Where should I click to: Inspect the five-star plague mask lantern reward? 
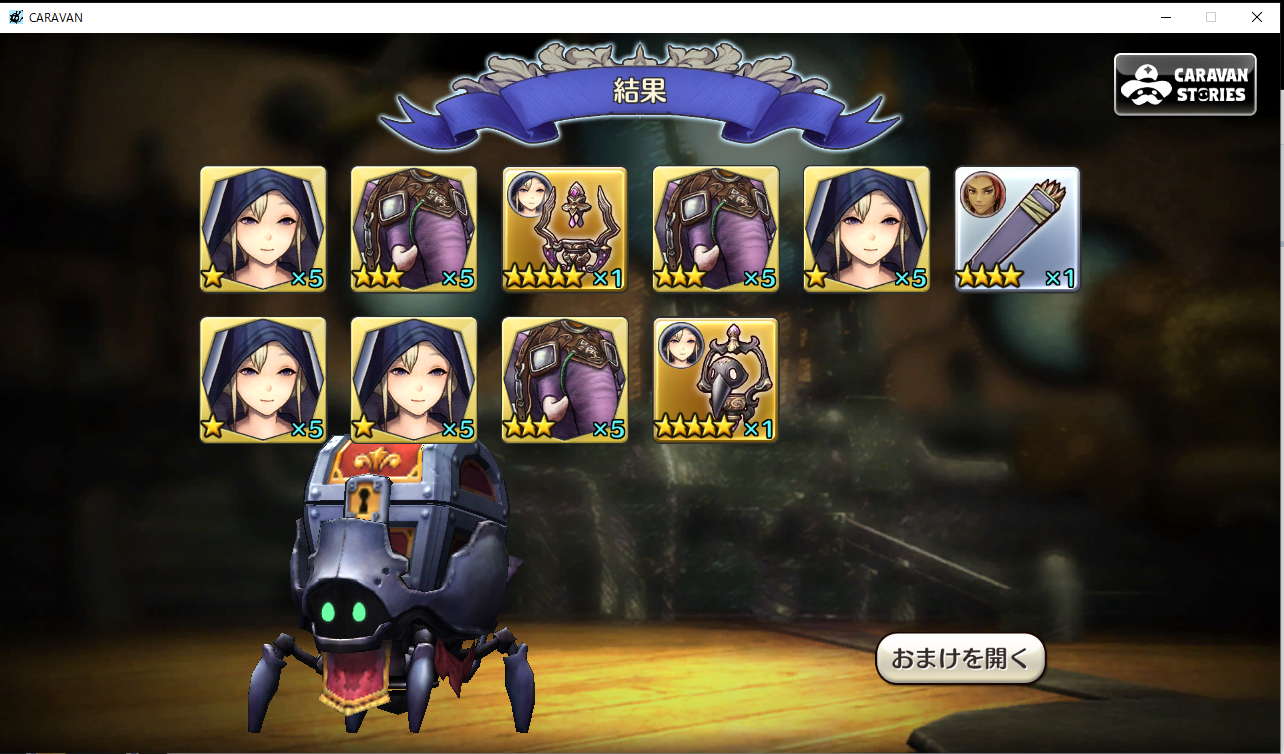pos(715,380)
